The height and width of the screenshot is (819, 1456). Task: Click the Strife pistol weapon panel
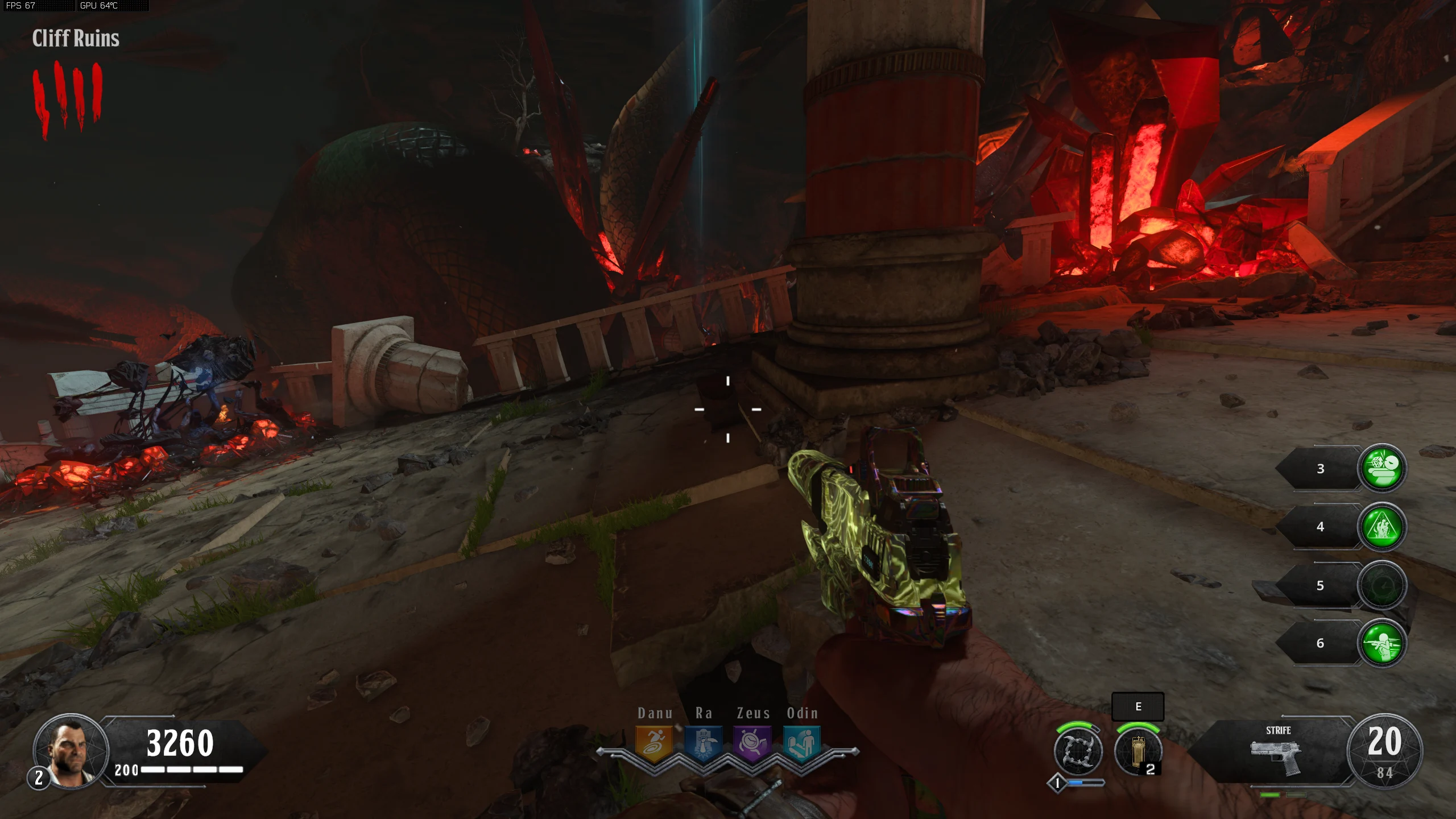(1277, 752)
